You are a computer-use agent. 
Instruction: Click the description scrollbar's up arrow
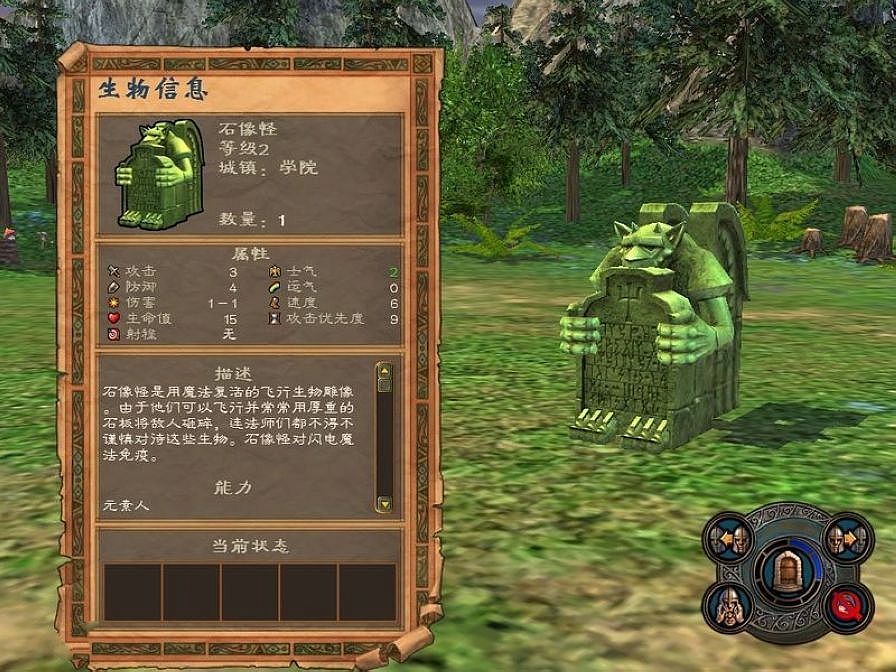pyautogui.click(x=383, y=370)
